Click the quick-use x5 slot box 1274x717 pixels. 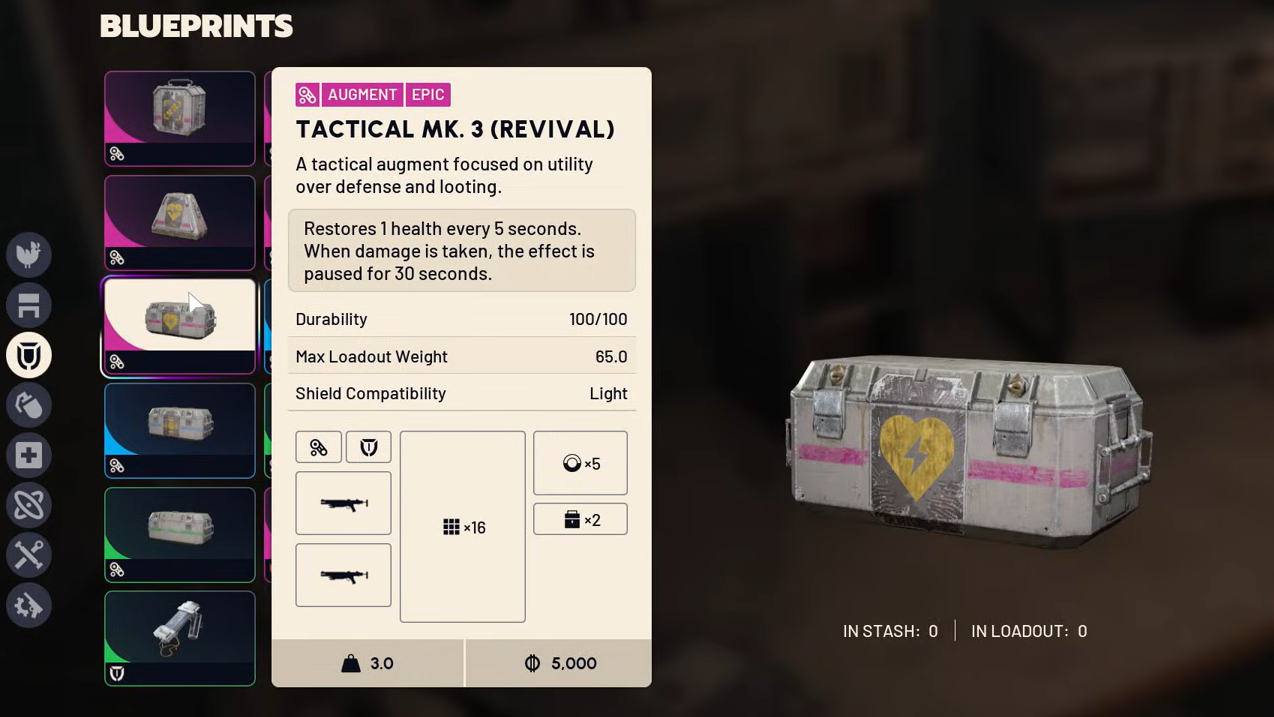pos(580,463)
